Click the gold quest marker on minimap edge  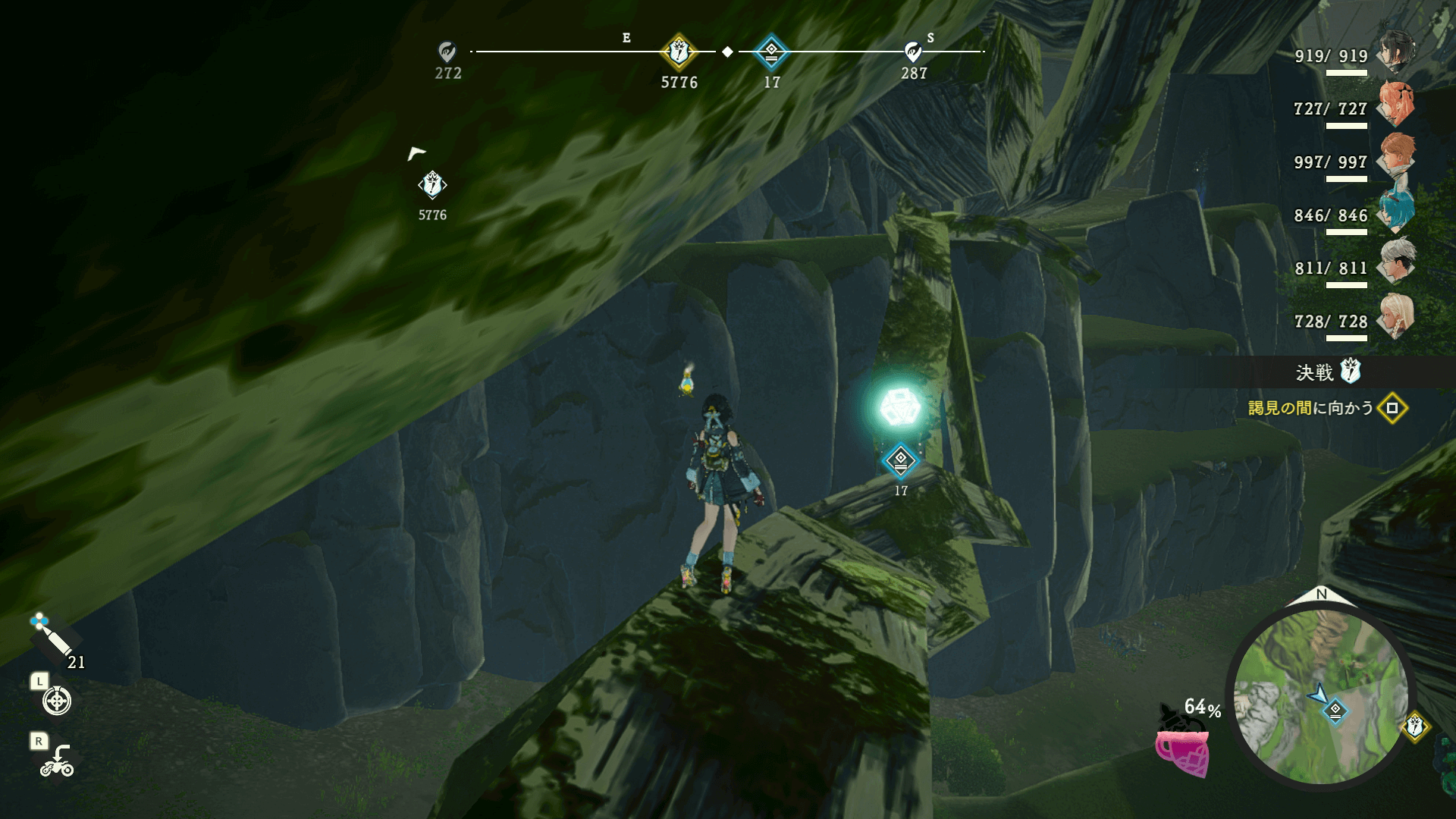click(1414, 726)
